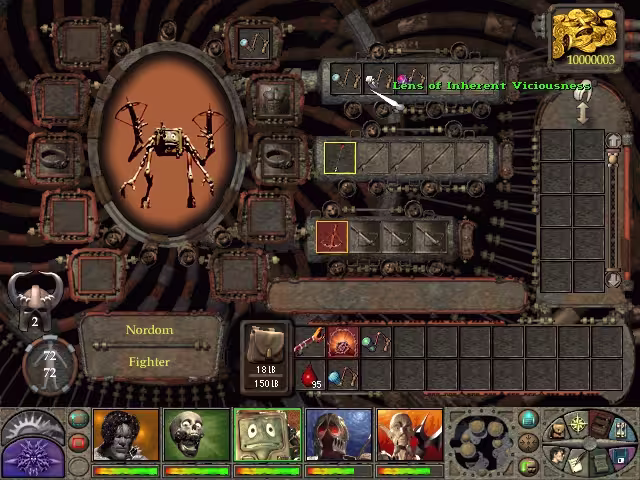Click the Lens of Inherent Viciousness slot
640x480 pixels.
pyautogui.click(x=379, y=79)
